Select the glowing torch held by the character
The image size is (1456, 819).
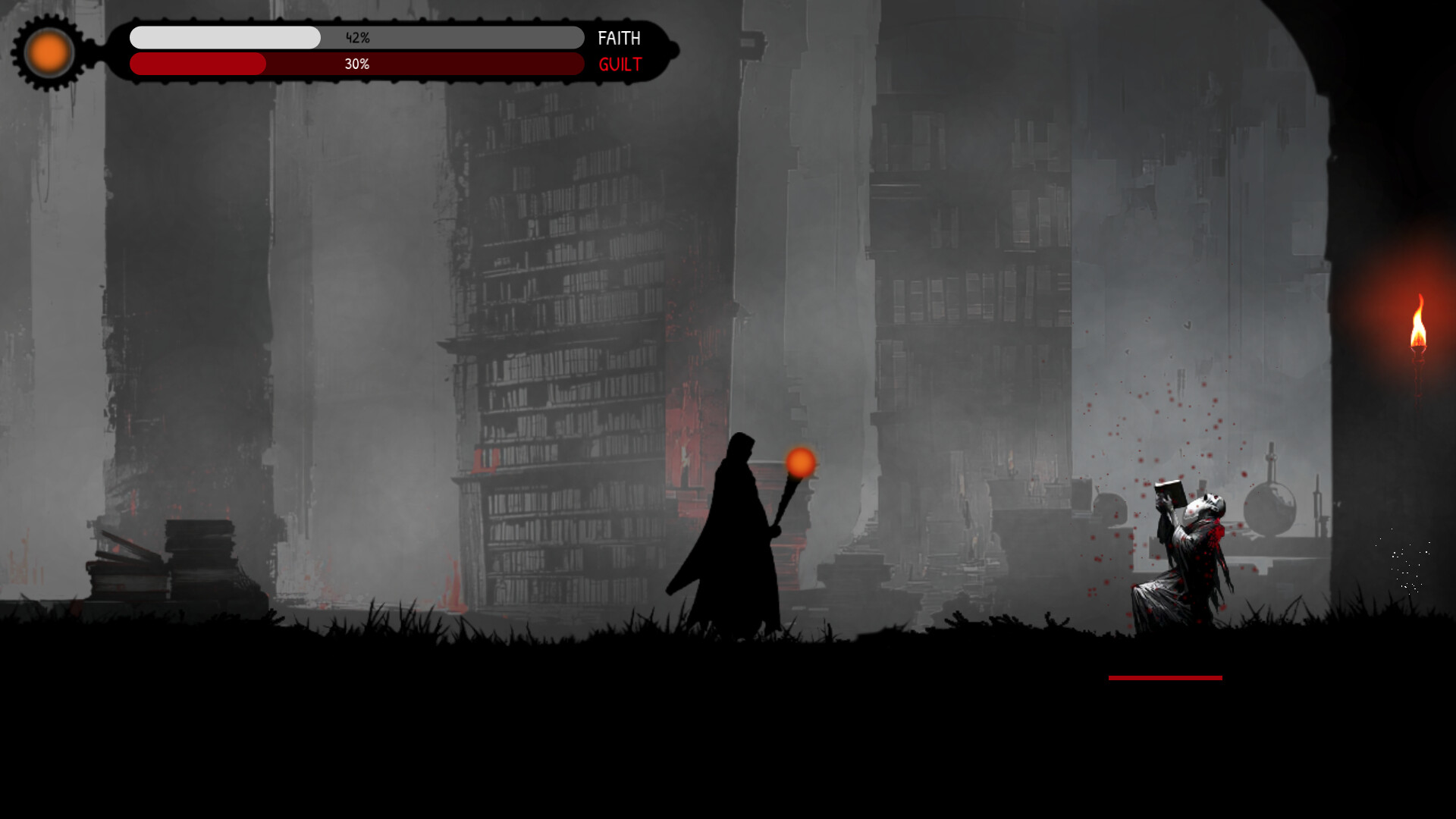800,463
